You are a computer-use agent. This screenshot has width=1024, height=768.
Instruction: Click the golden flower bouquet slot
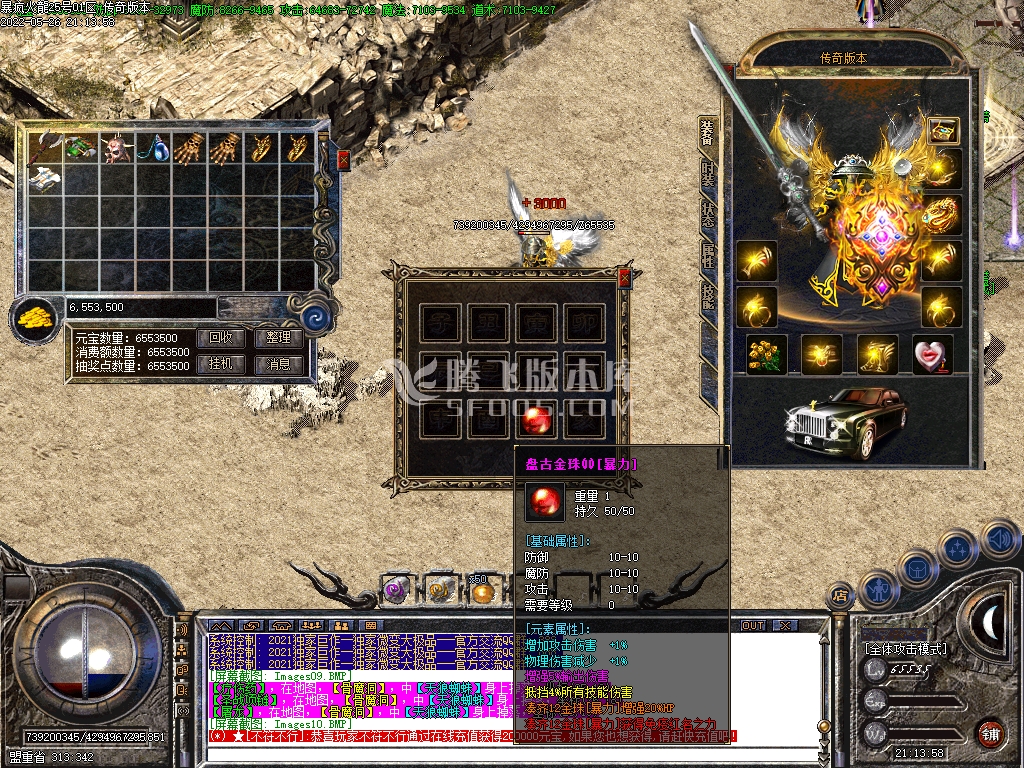pyautogui.click(x=767, y=355)
